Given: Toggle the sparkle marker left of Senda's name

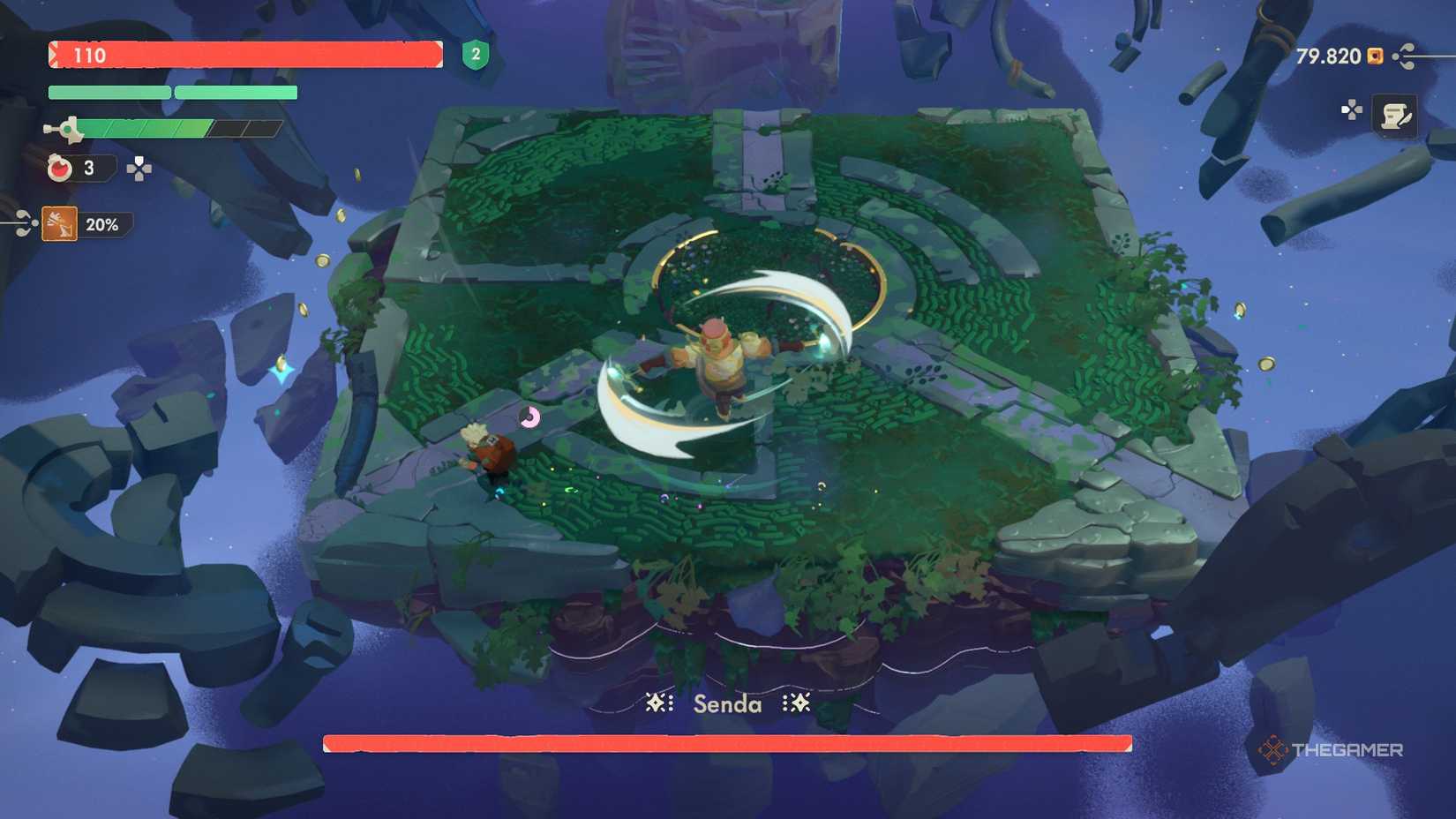Looking at the screenshot, I should click(x=657, y=703).
